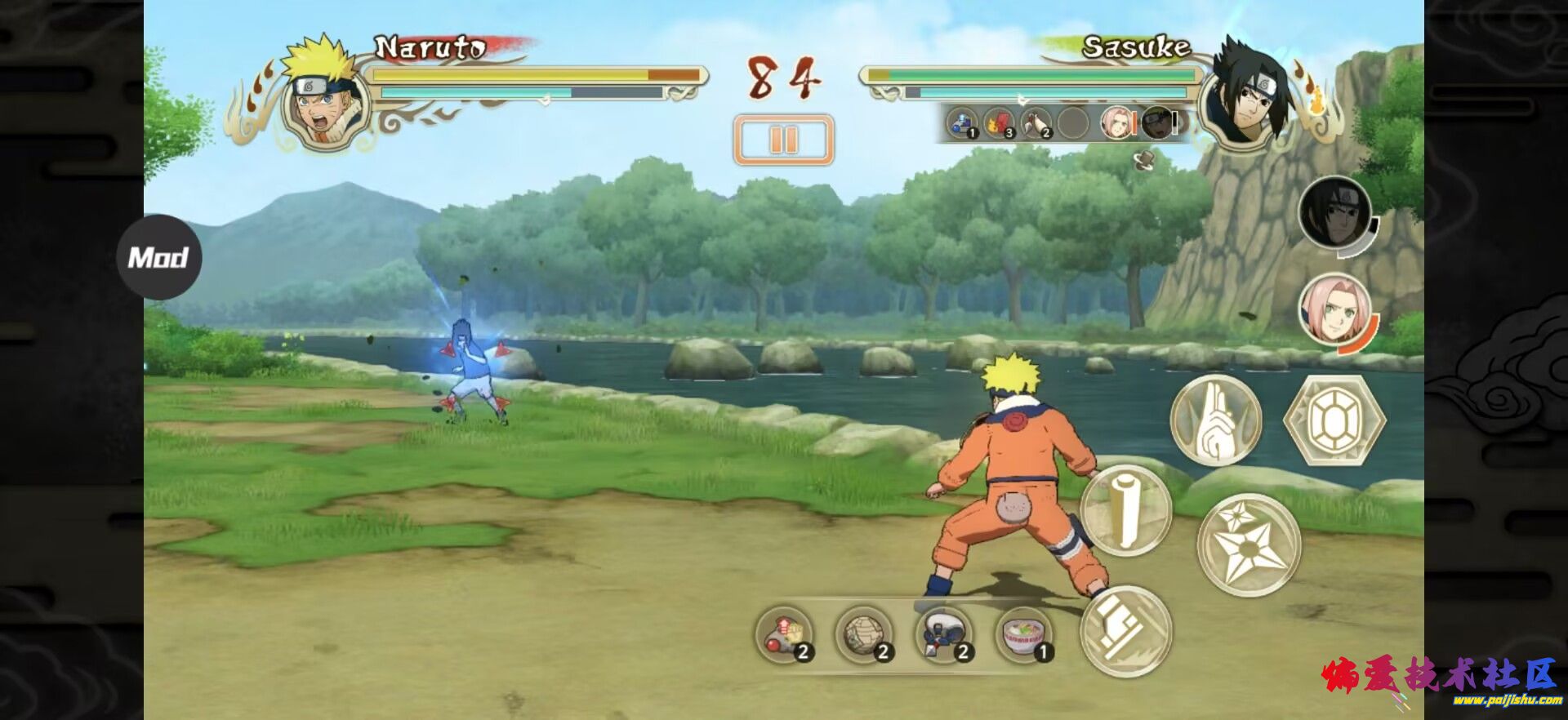This screenshot has width=1568, height=720.
Task: Activate the hand seal chakra button
Action: (x=1215, y=420)
